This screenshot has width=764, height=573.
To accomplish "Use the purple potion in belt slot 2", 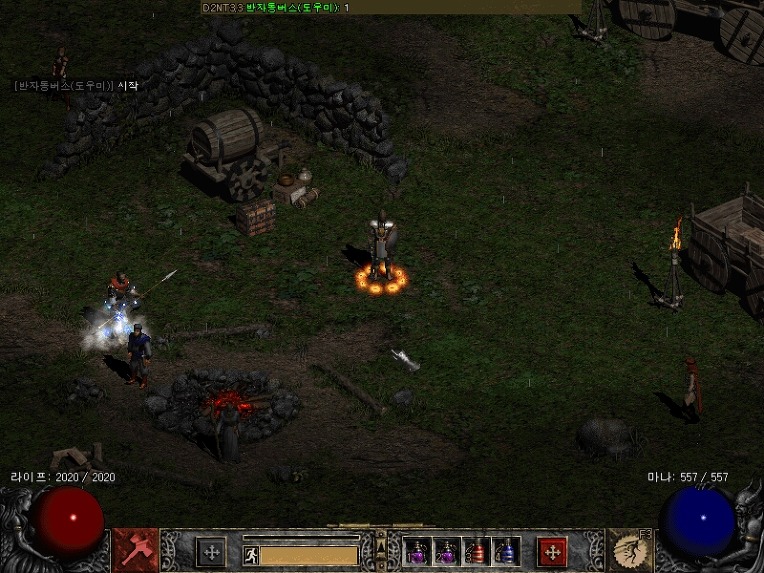I will tap(446, 552).
